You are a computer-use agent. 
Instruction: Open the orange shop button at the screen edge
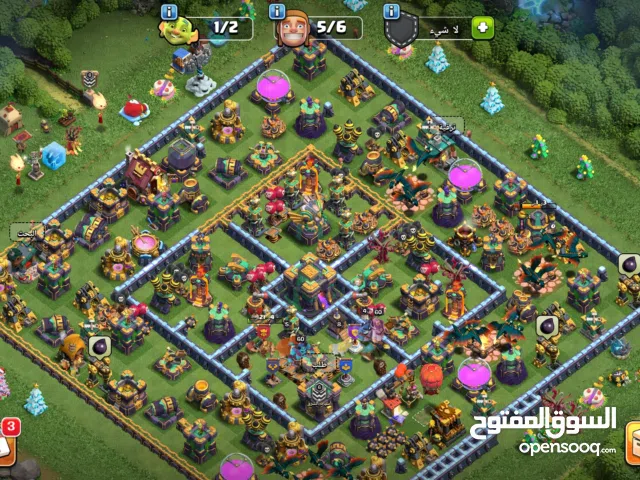[x=631, y=443]
